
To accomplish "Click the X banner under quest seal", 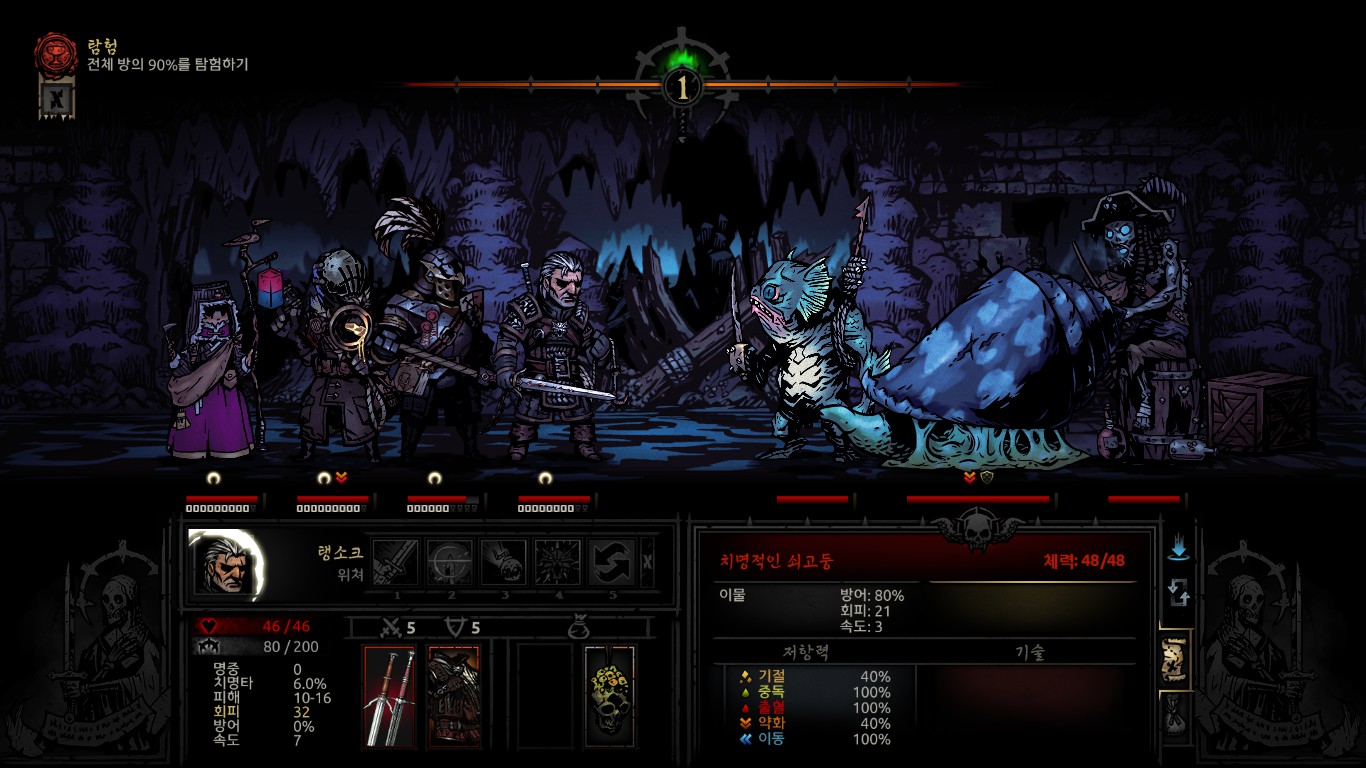I will coord(55,100).
